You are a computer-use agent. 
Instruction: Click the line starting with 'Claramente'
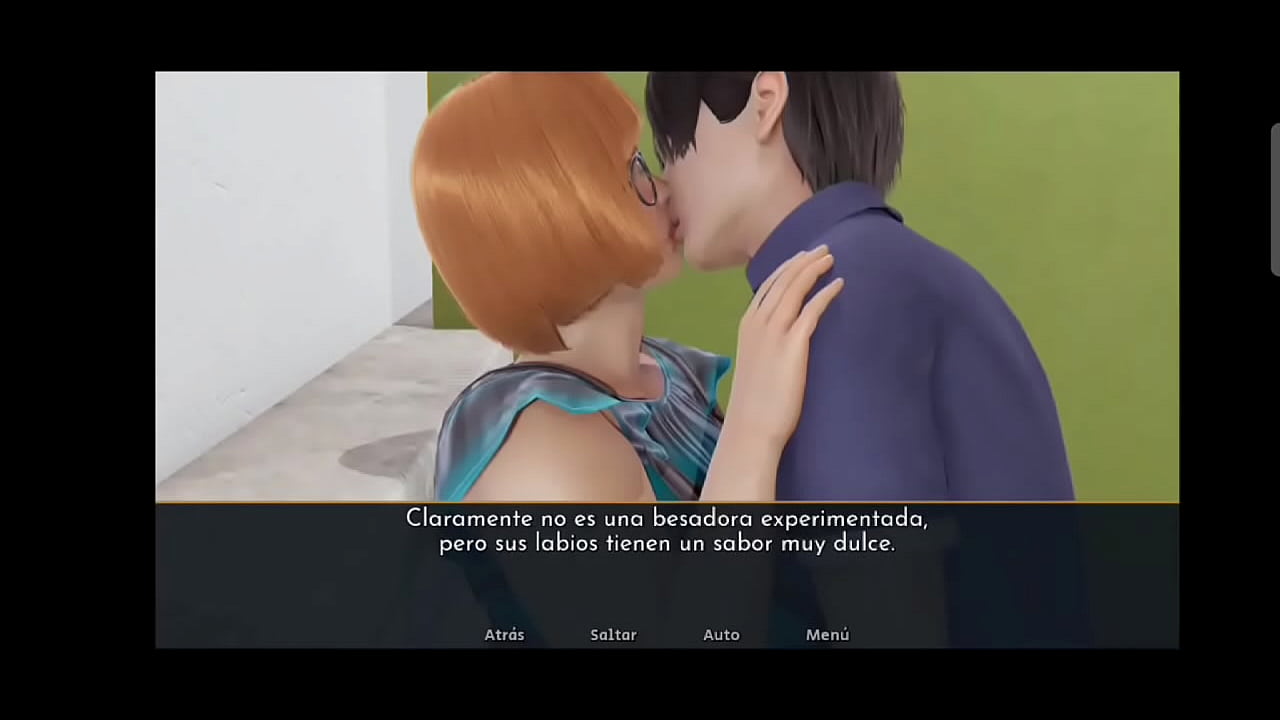coord(667,519)
